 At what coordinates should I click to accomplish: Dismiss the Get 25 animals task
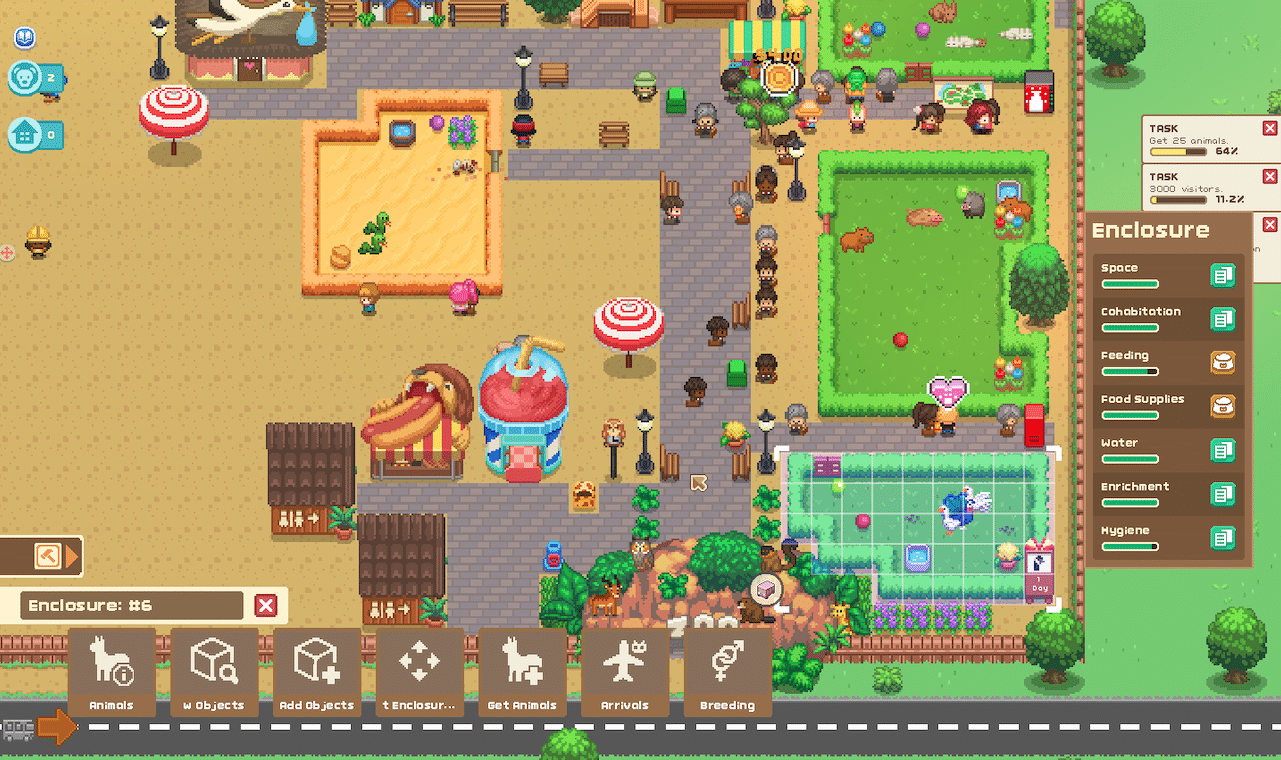(x=1268, y=128)
